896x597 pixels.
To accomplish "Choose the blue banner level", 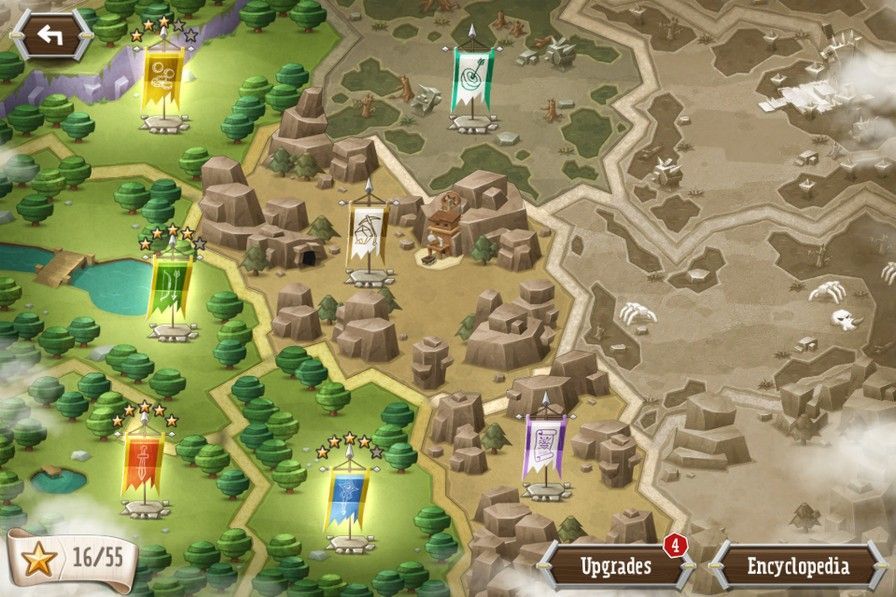I will pos(347,497).
